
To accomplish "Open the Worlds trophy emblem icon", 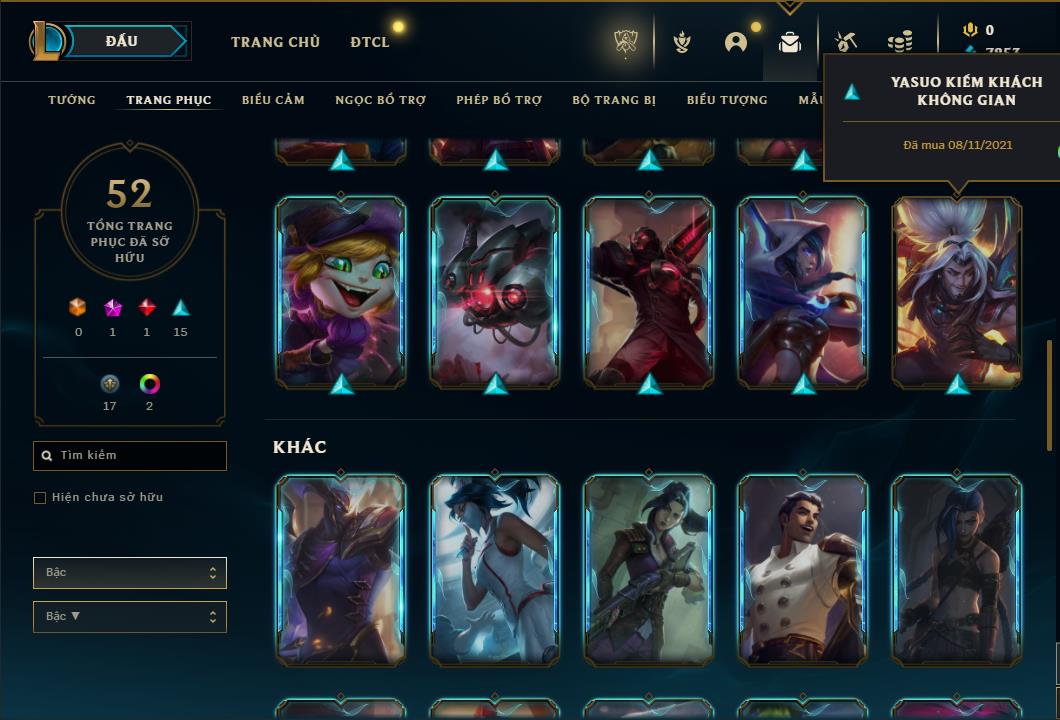I will click(x=626, y=42).
